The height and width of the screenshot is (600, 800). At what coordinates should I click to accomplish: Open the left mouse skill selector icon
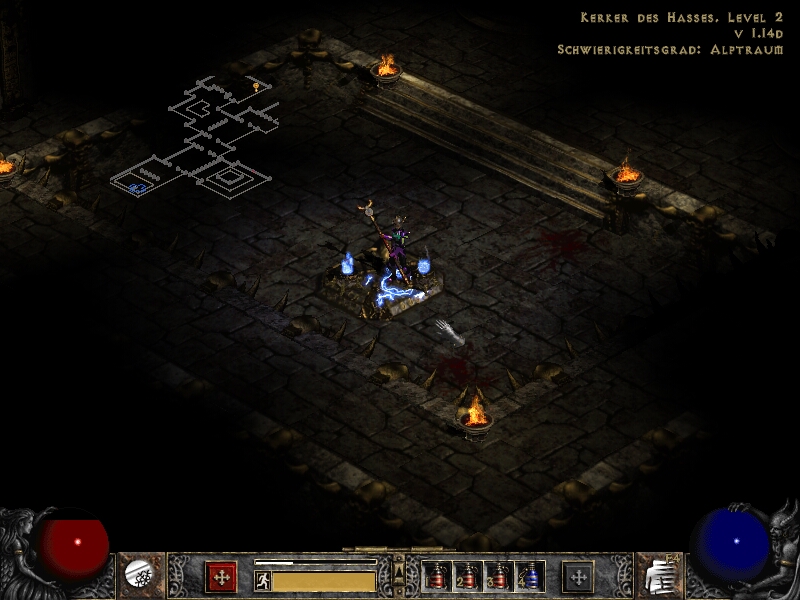(140, 574)
